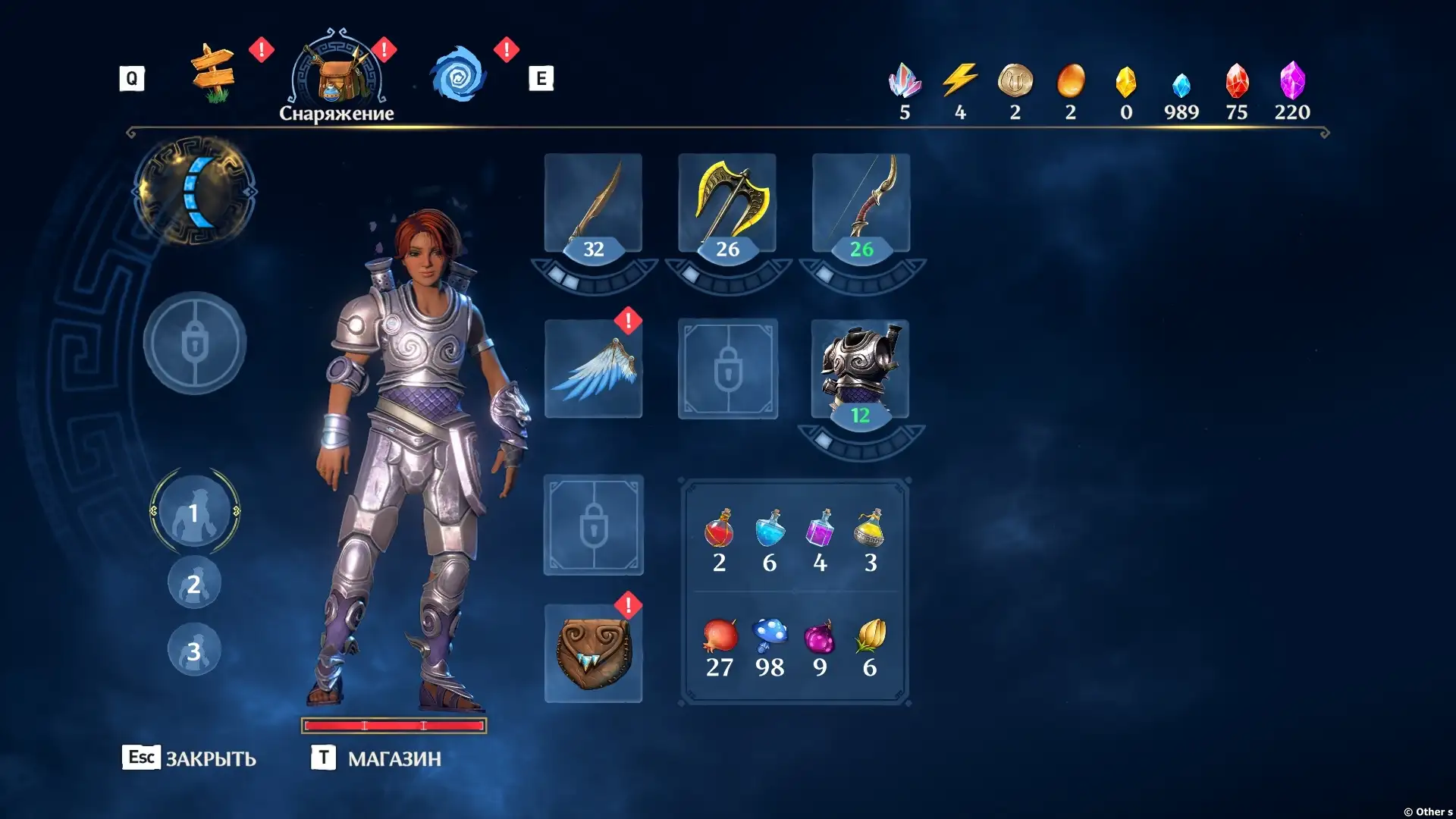Screen dimensions: 1456x819
Task: Choose the blue mushroom ingredient
Action: [x=770, y=637]
